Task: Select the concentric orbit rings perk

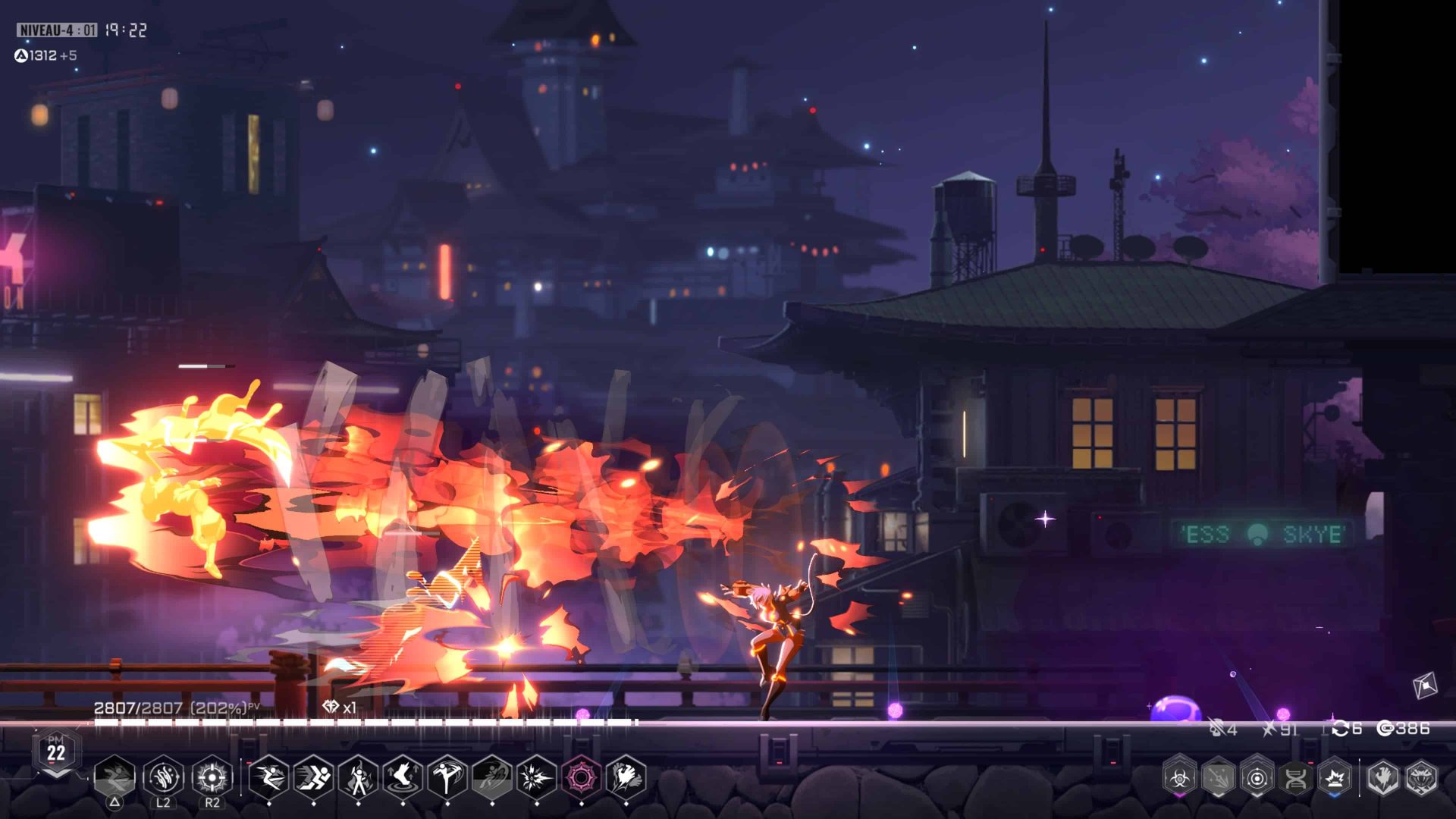Action: [1257, 777]
